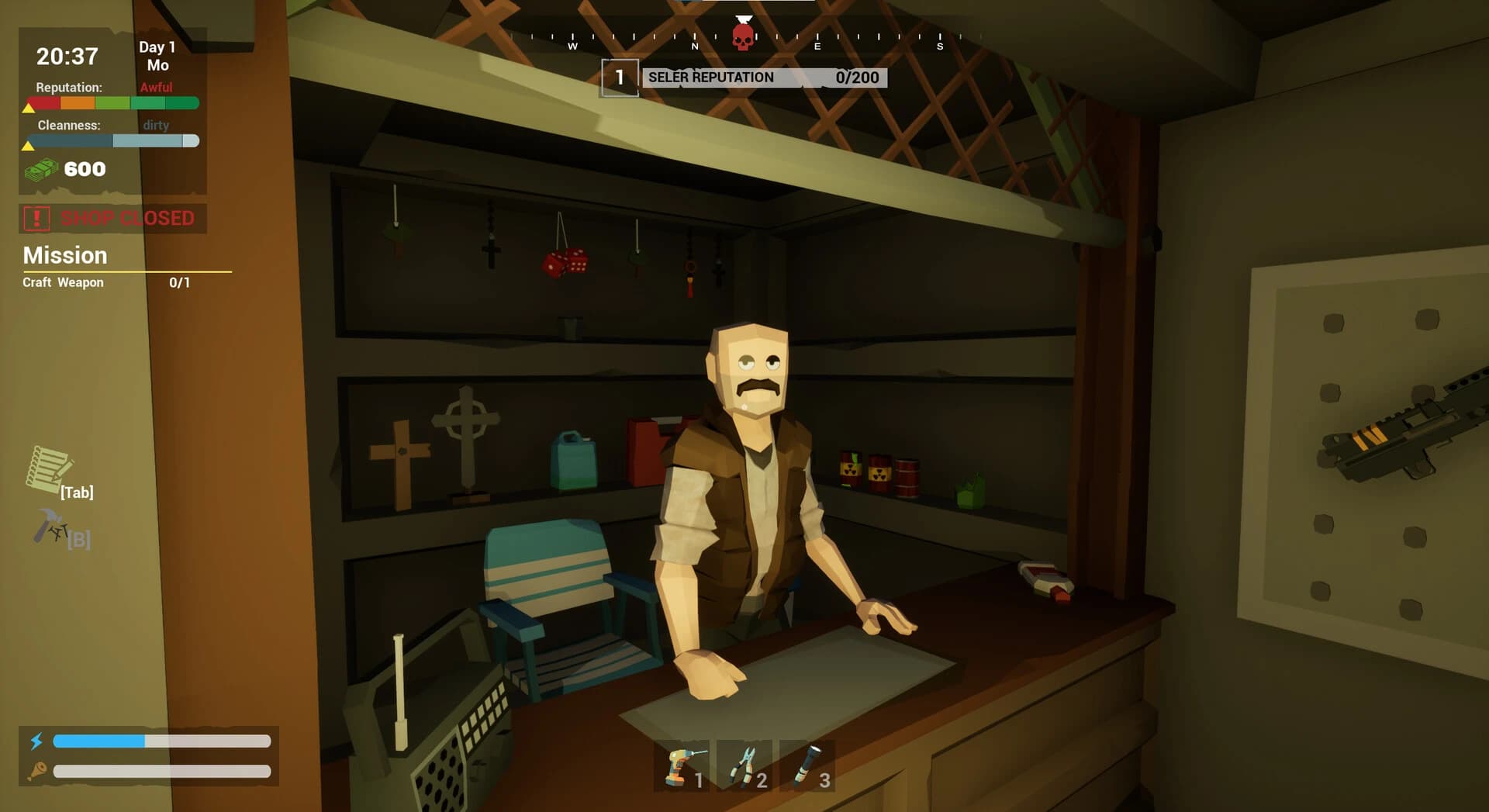Click the clock showing 20:37
Screen dimensions: 1489x812
[x=67, y=56]
